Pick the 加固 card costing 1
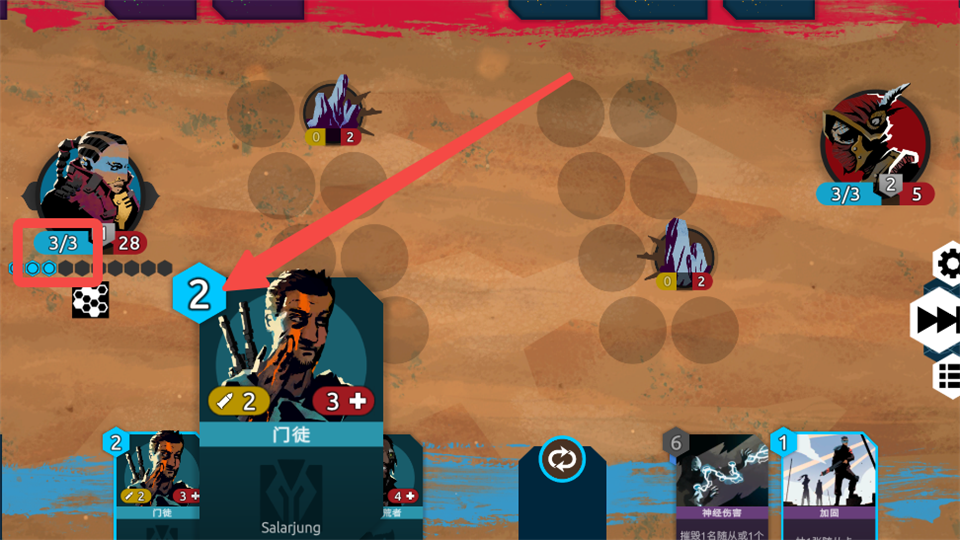Screen dimensions: 960x540 point(827,485)
